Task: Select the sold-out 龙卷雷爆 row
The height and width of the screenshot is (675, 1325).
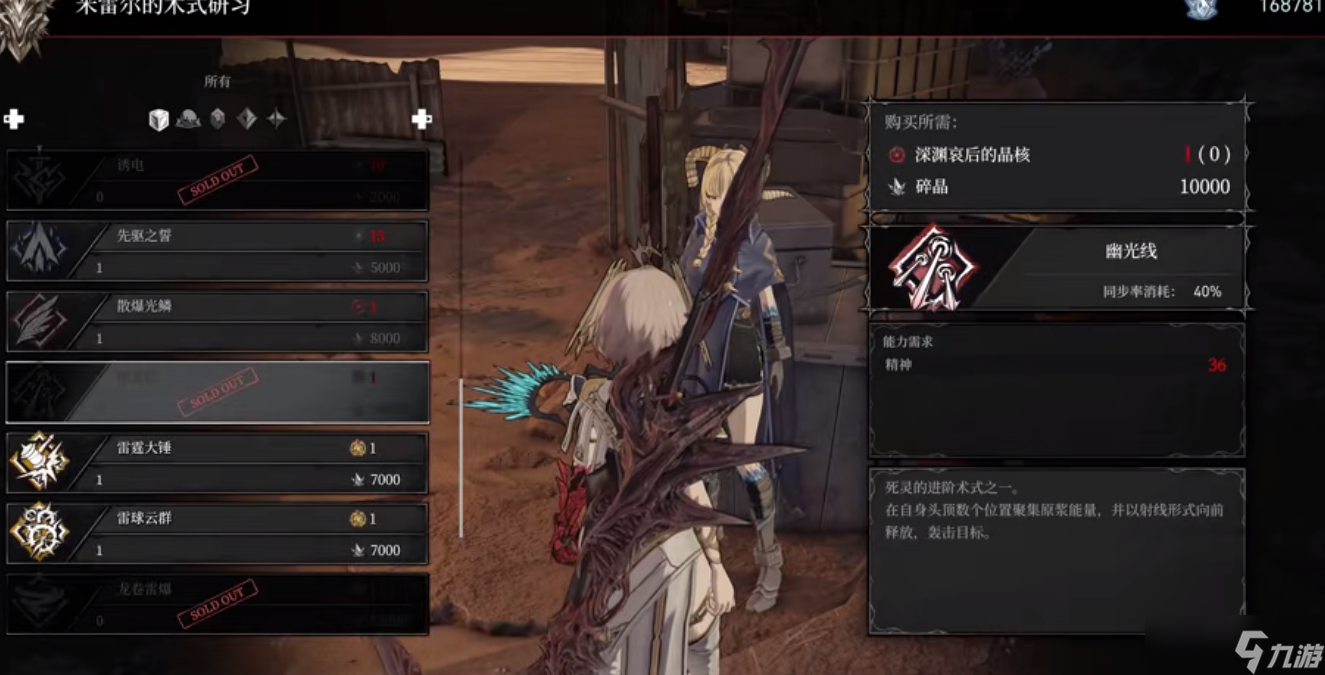Action: click(x=218, y=604)
